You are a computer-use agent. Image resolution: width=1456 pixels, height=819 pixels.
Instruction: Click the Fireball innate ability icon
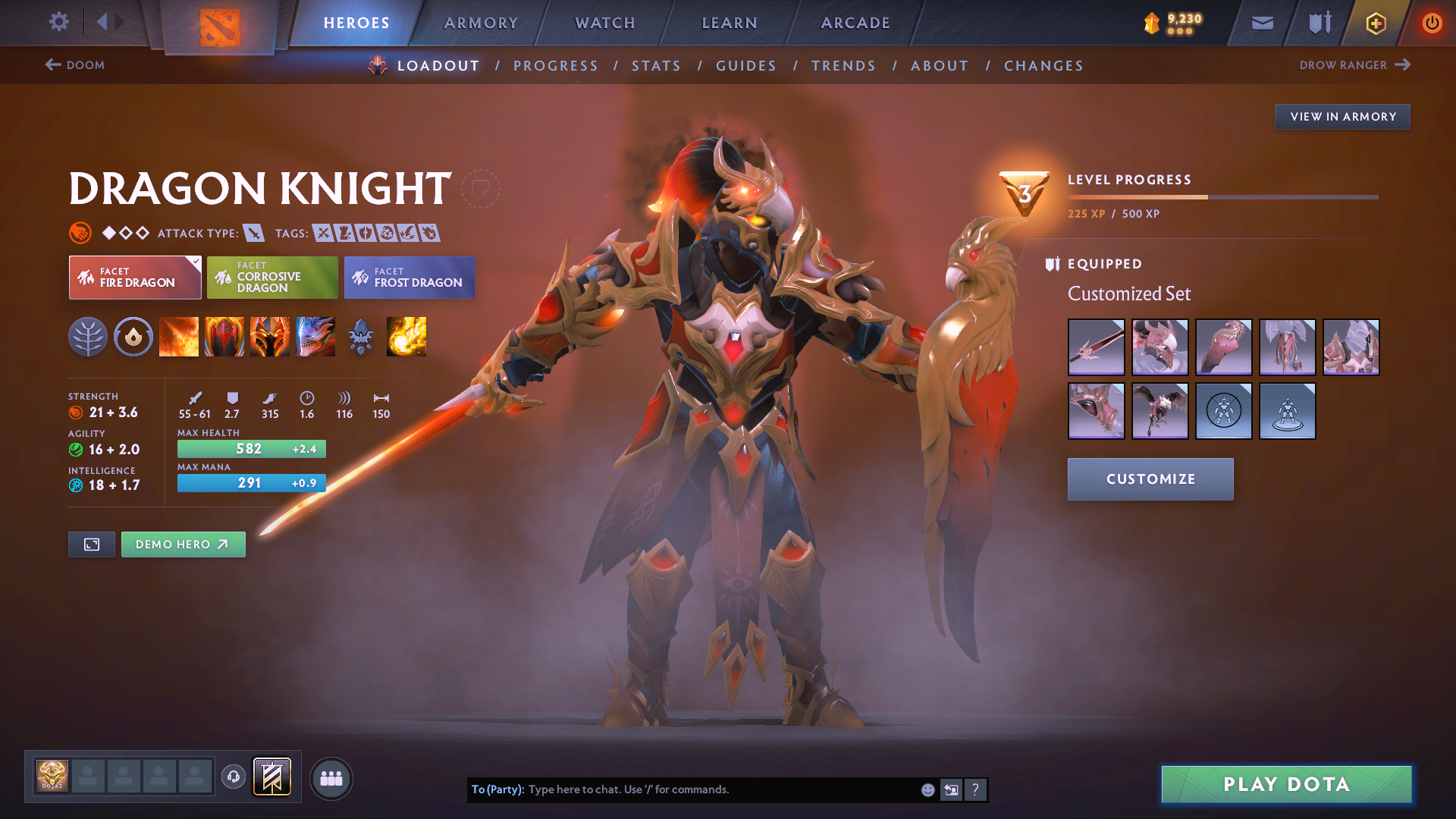[406, 337]
